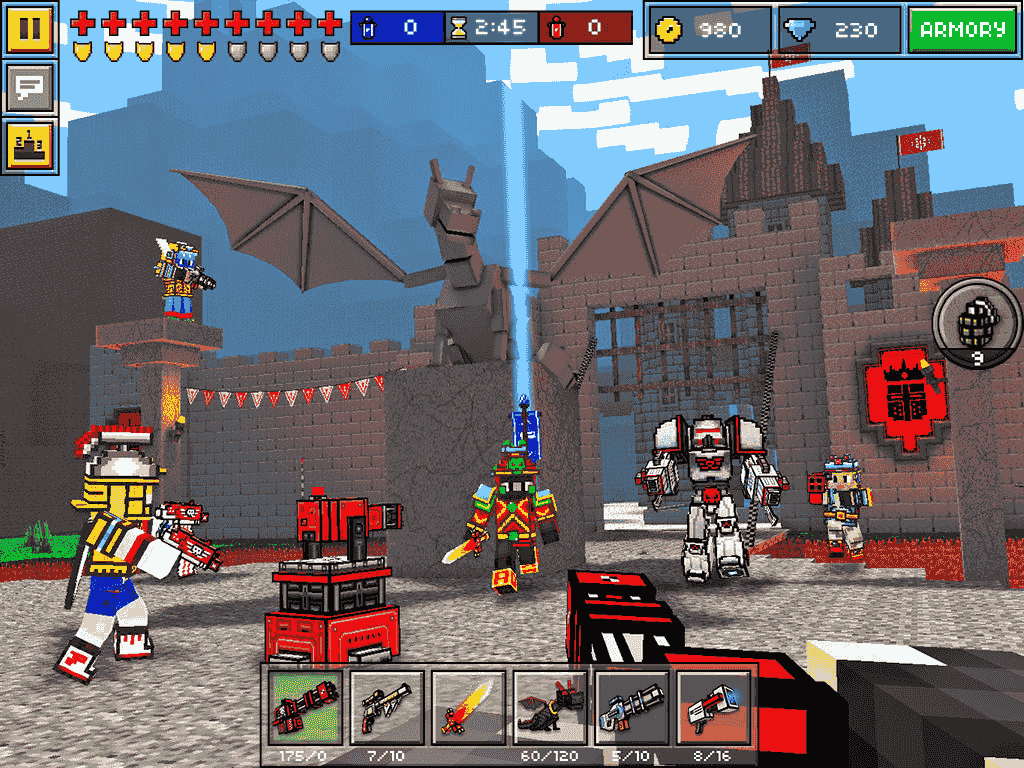Screen dimensions: 1024x768
Task: Show the leaderboard podium button
Action: pyautogui.click(x=30, y=147)
